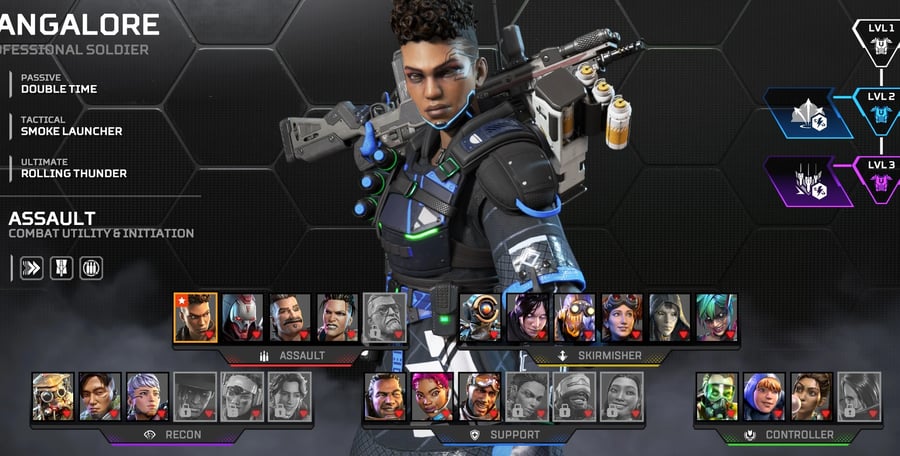Open the purple LVL 3 upgrade hexagon
This screenshot has height=456, width=900.
[809, 181]
